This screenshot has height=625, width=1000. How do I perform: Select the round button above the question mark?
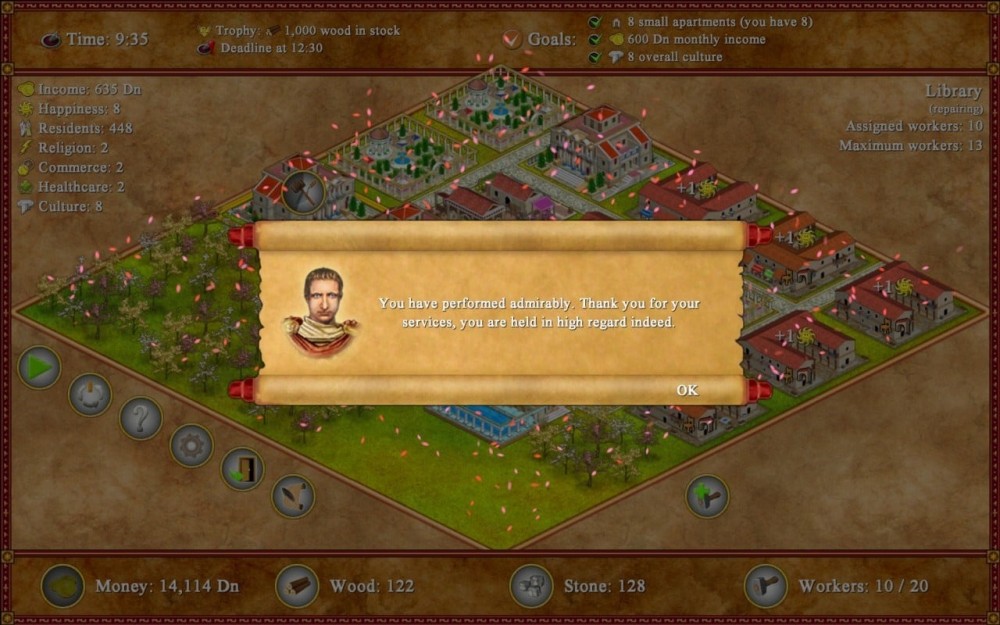(x=90, y=394)
